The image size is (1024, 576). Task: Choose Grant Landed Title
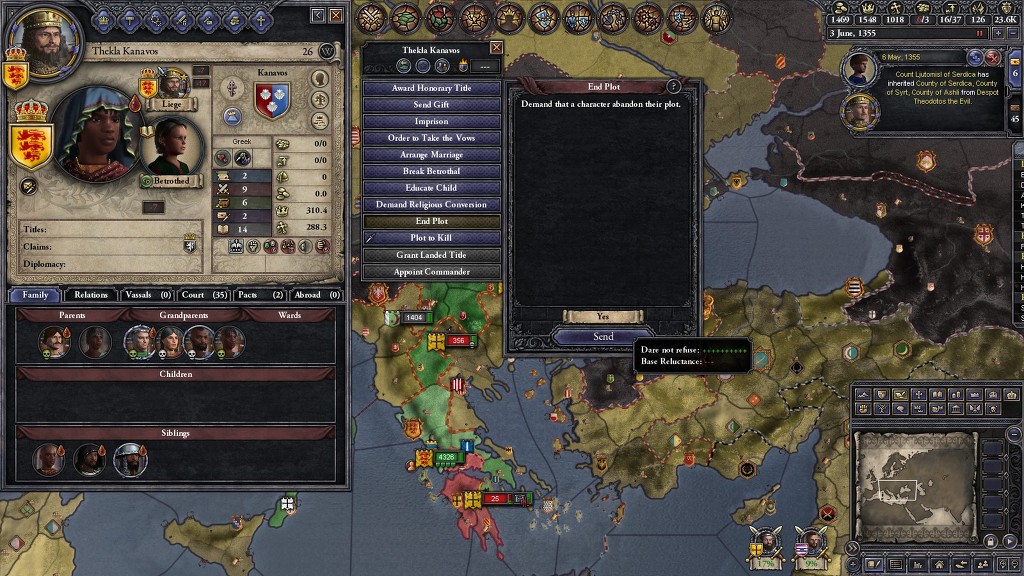[431, 255]
